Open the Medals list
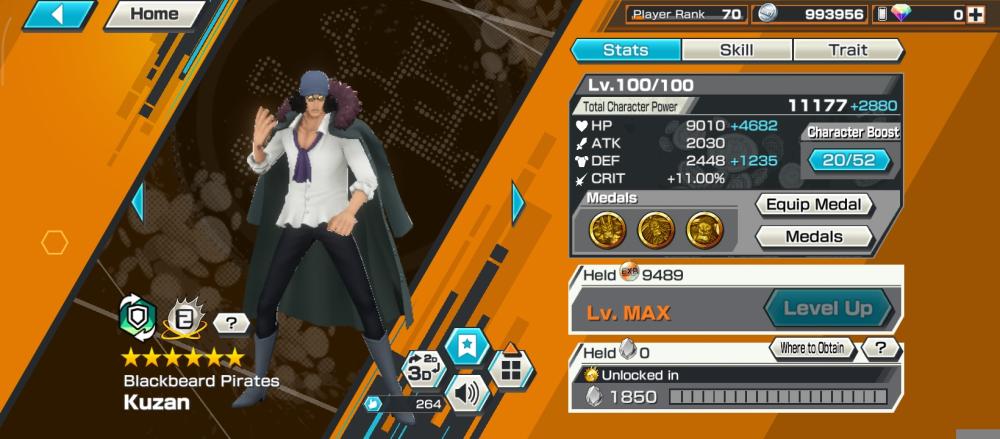 pyautogui.click(x=814, y=237)
